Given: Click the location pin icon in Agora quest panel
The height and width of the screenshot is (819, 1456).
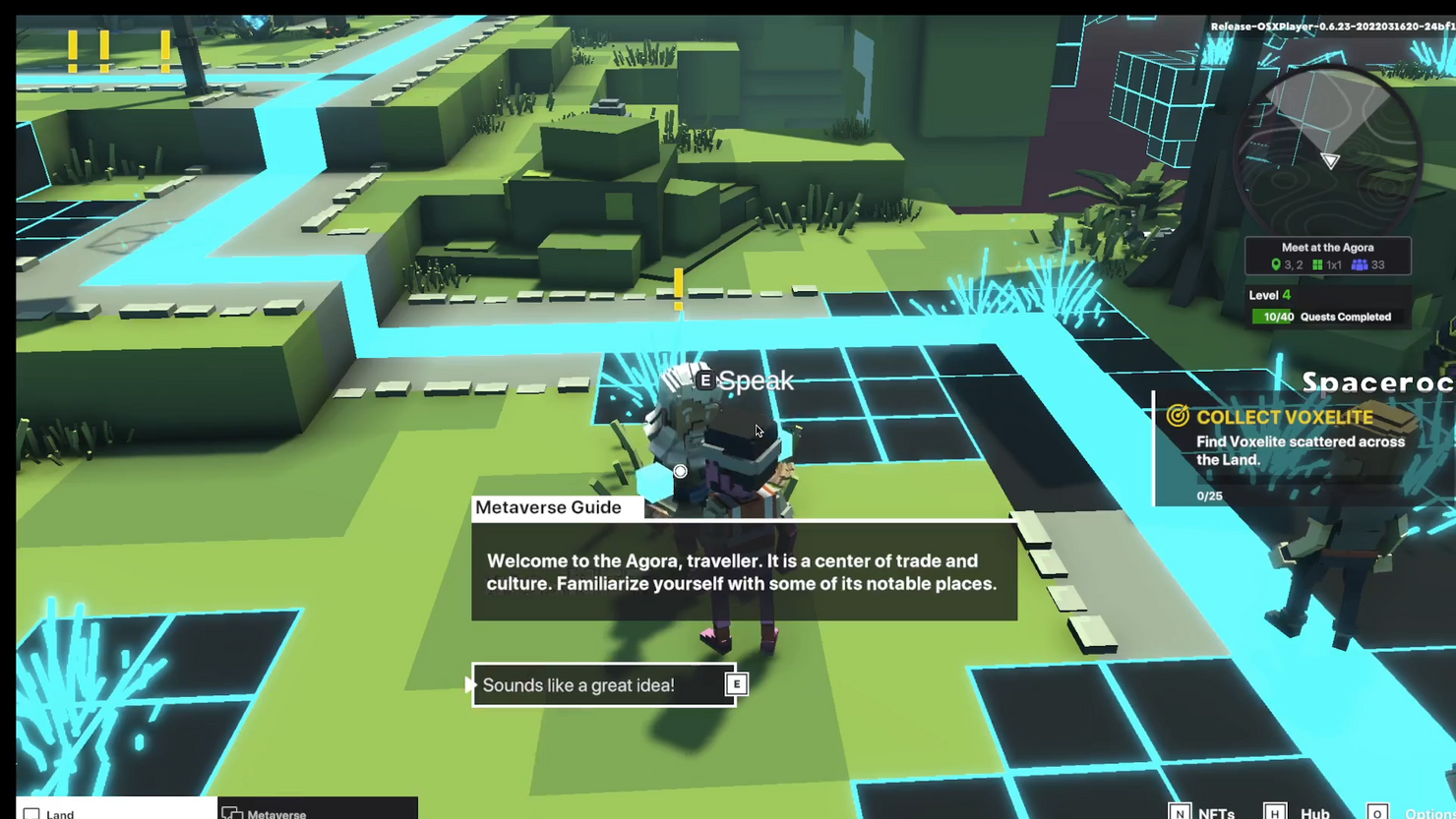Looking at the screenshot, I should (x=1276, y=263).
